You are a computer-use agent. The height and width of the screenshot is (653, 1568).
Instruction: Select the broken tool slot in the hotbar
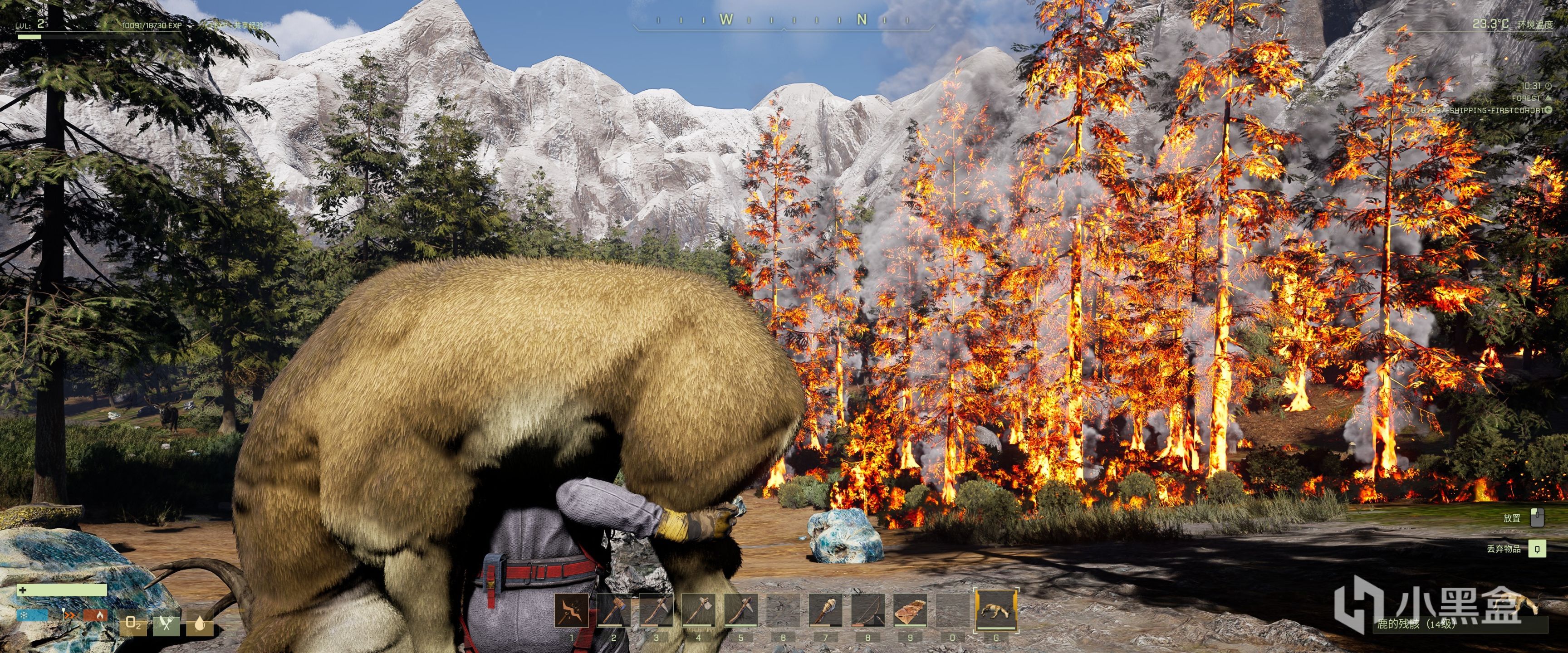pos(571,610)
